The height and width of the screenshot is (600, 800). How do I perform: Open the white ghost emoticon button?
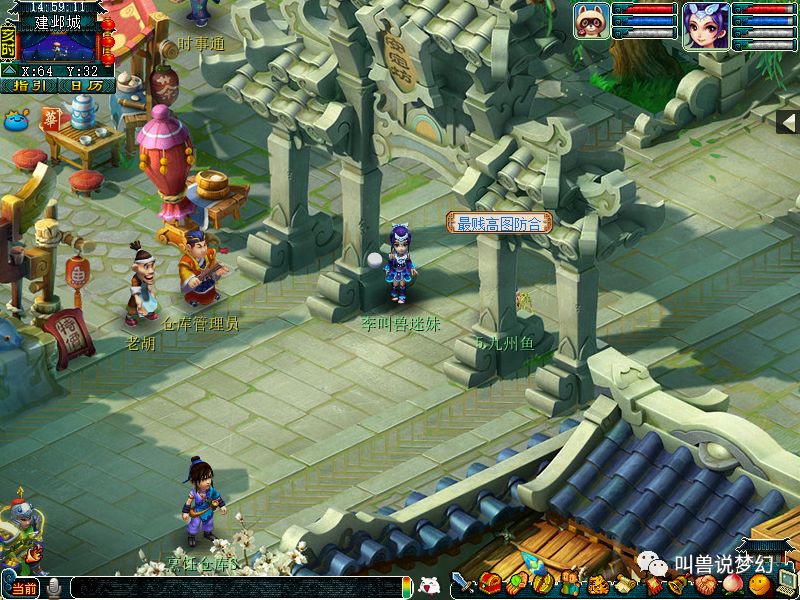tap(428, 586)
